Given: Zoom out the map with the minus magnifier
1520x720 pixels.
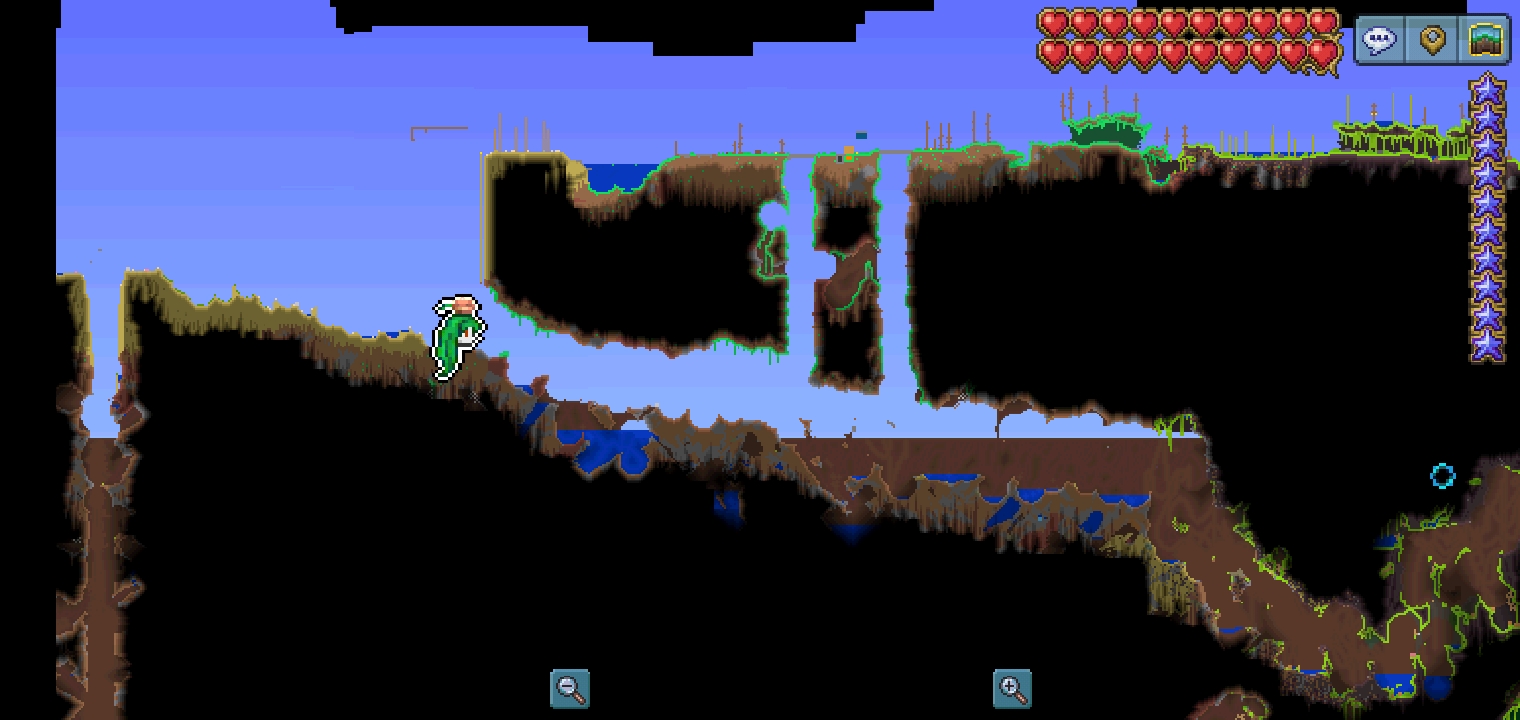Looking at the screenshot, I should pyautogui.click(x=570, y=688).
